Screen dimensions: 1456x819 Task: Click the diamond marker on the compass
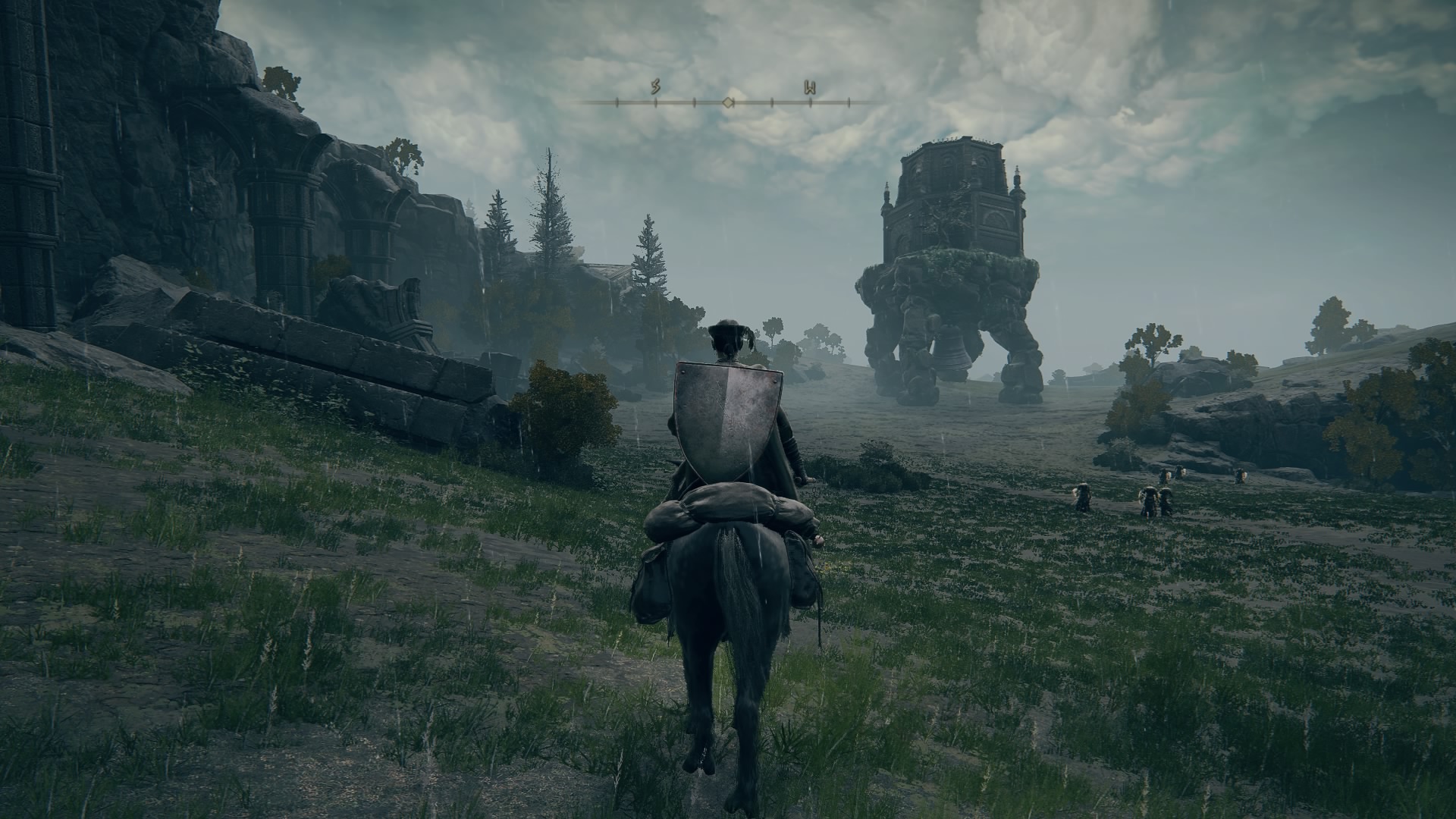(x=728, y=102)
